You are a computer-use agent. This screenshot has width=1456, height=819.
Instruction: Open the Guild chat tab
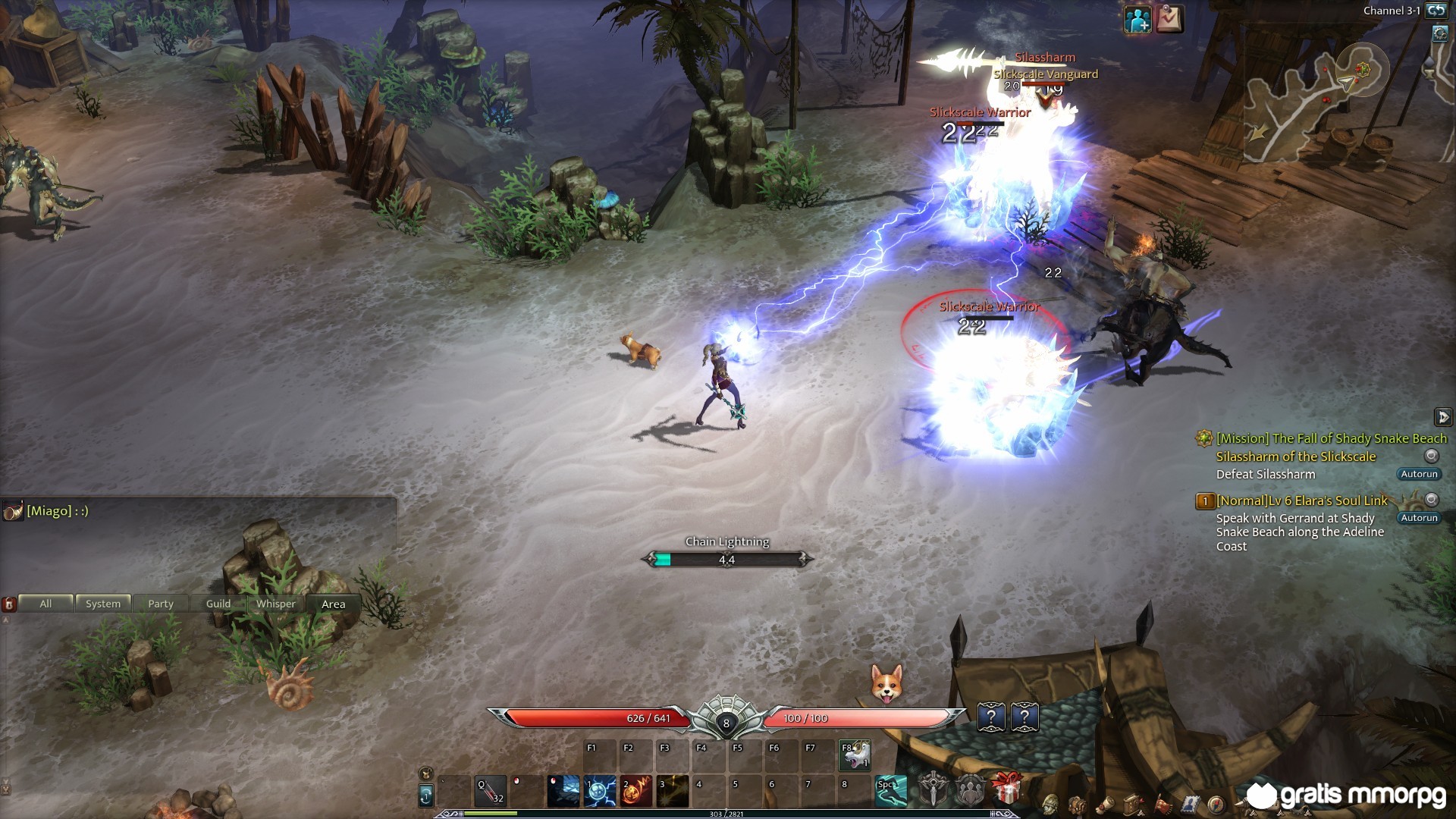click(218, 604)
